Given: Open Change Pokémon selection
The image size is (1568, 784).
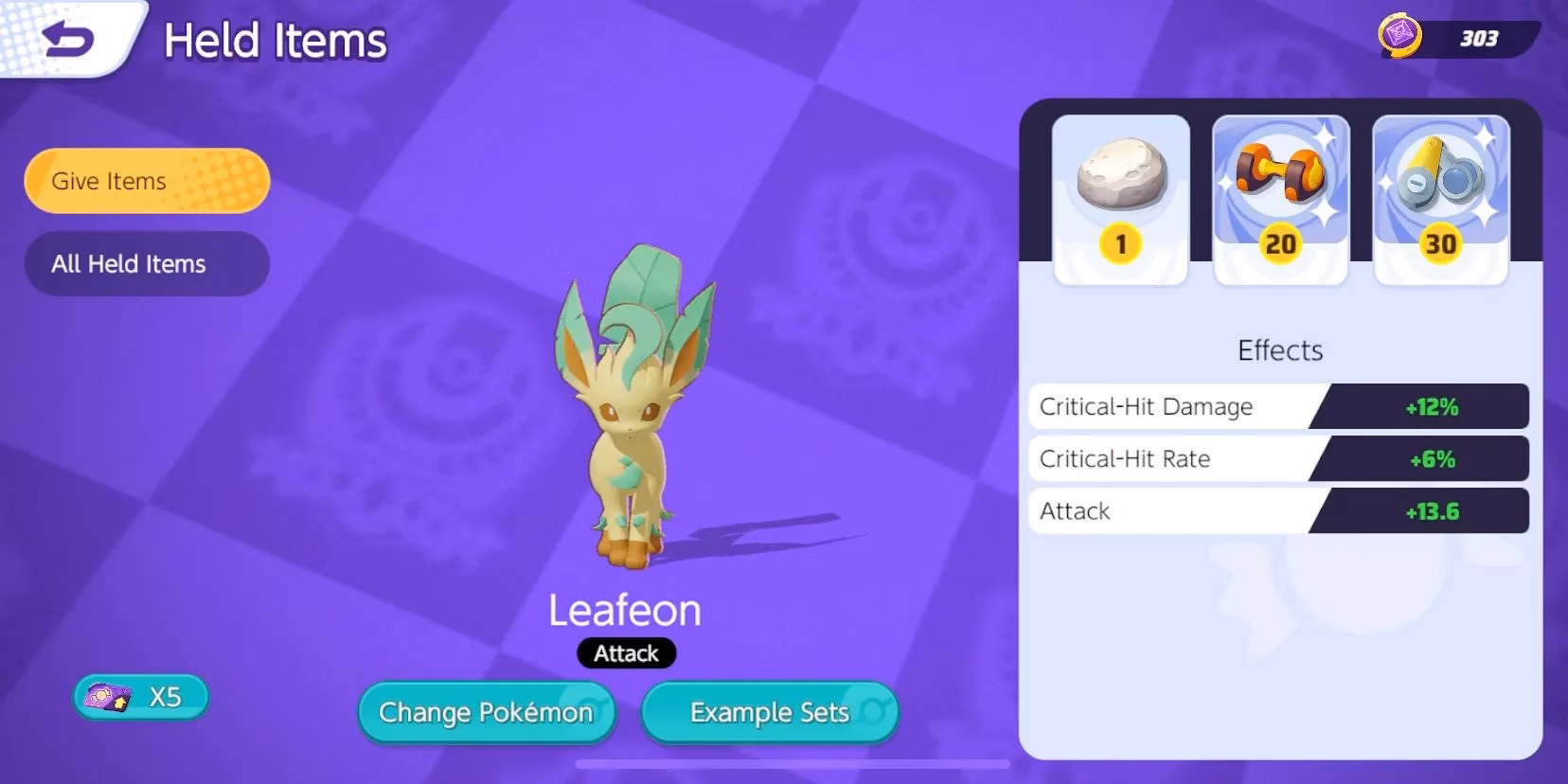Looking at the screenshot, I should coord(486,713).
